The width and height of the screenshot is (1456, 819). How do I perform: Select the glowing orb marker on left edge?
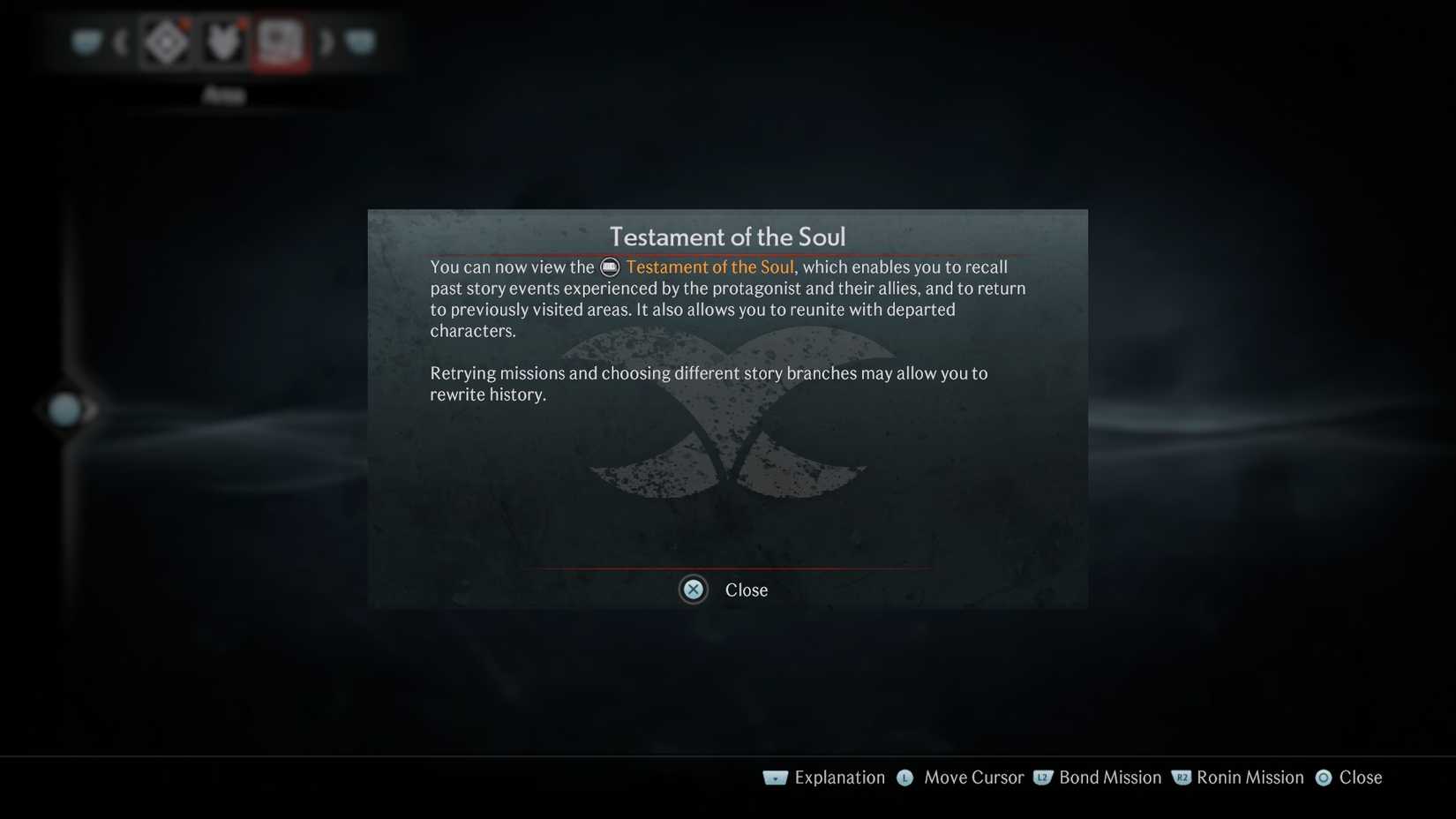pos(64,409)
